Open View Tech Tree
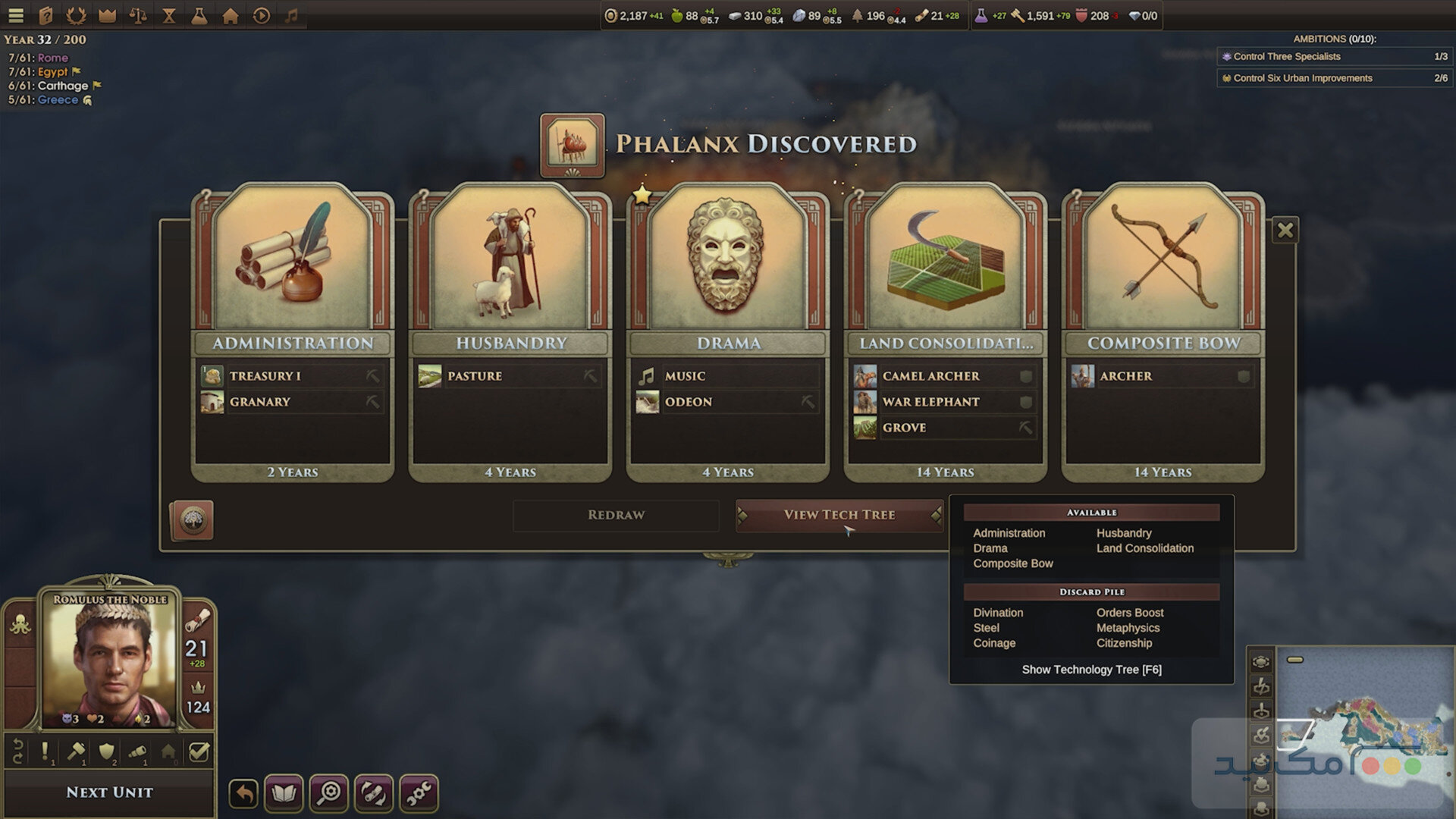 [839, 515]
